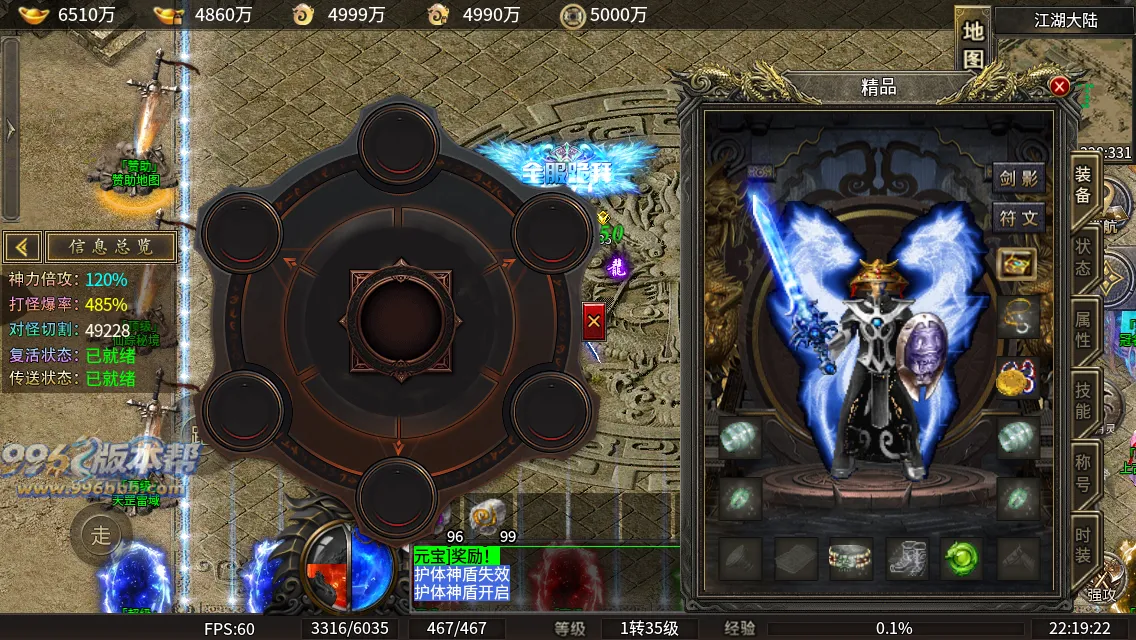This screenshot has height=640, width=1136.
Task: Select the boots equipment slot
Action: click(907, 559)
